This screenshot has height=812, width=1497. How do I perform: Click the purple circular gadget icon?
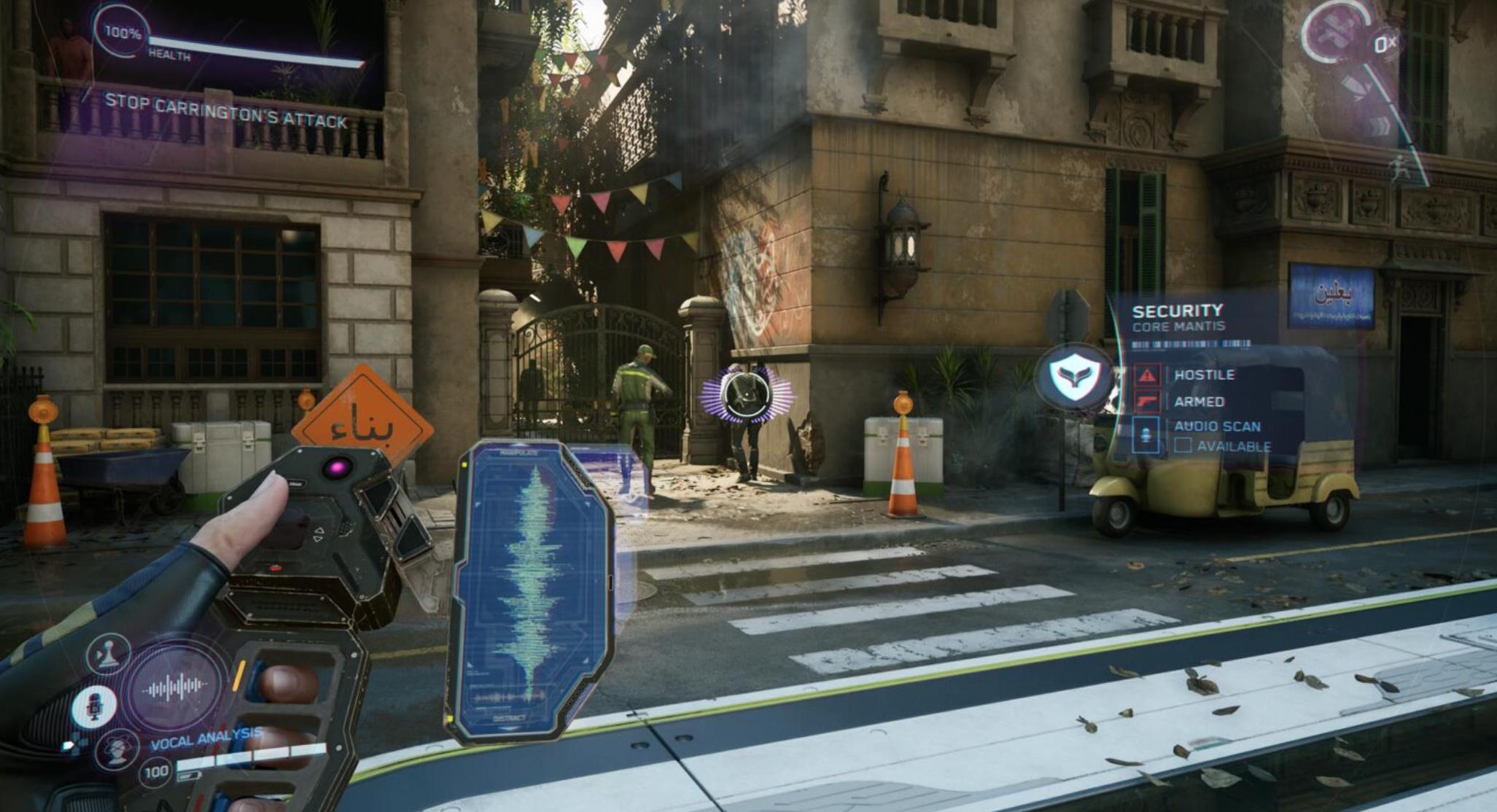coord(1336,32)
